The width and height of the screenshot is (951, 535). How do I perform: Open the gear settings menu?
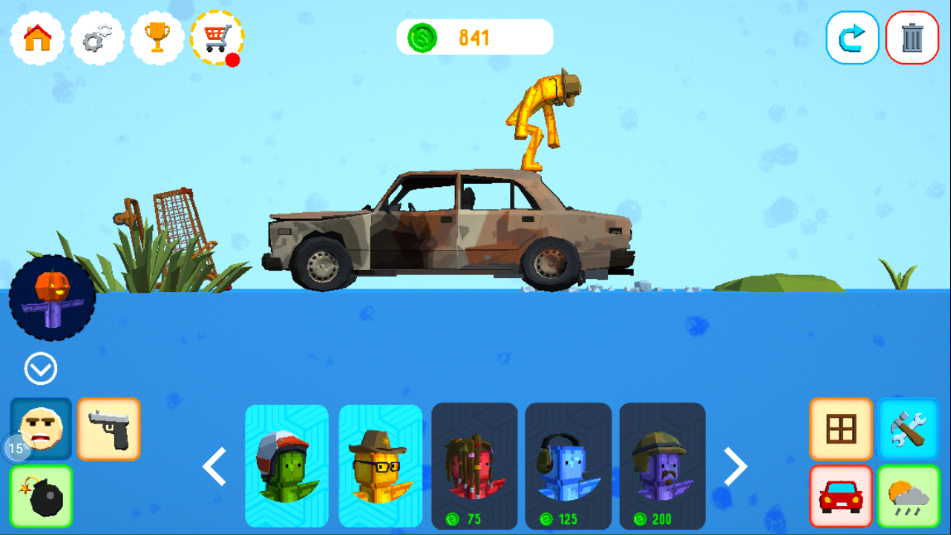pyautogui.click(x=97, y=38)
